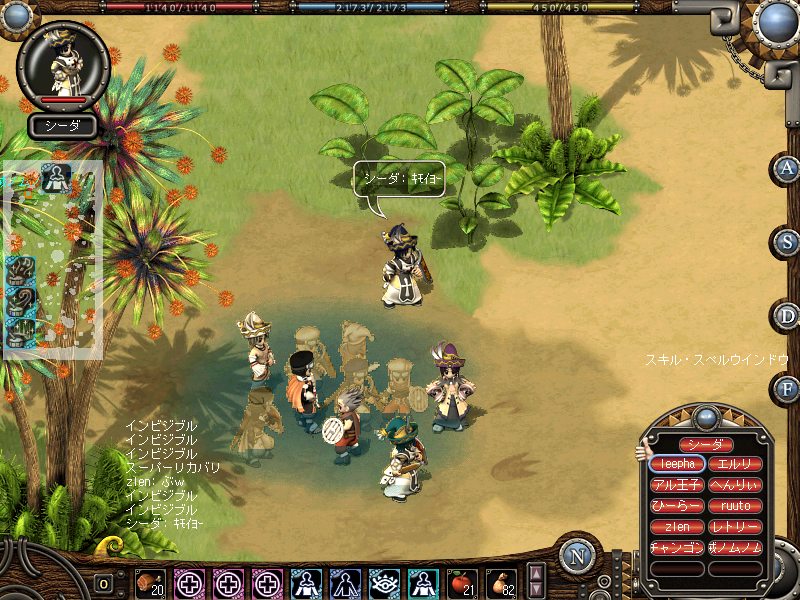
Task: Click the シーダ party leader button
Action: click(x=706, y=444)
